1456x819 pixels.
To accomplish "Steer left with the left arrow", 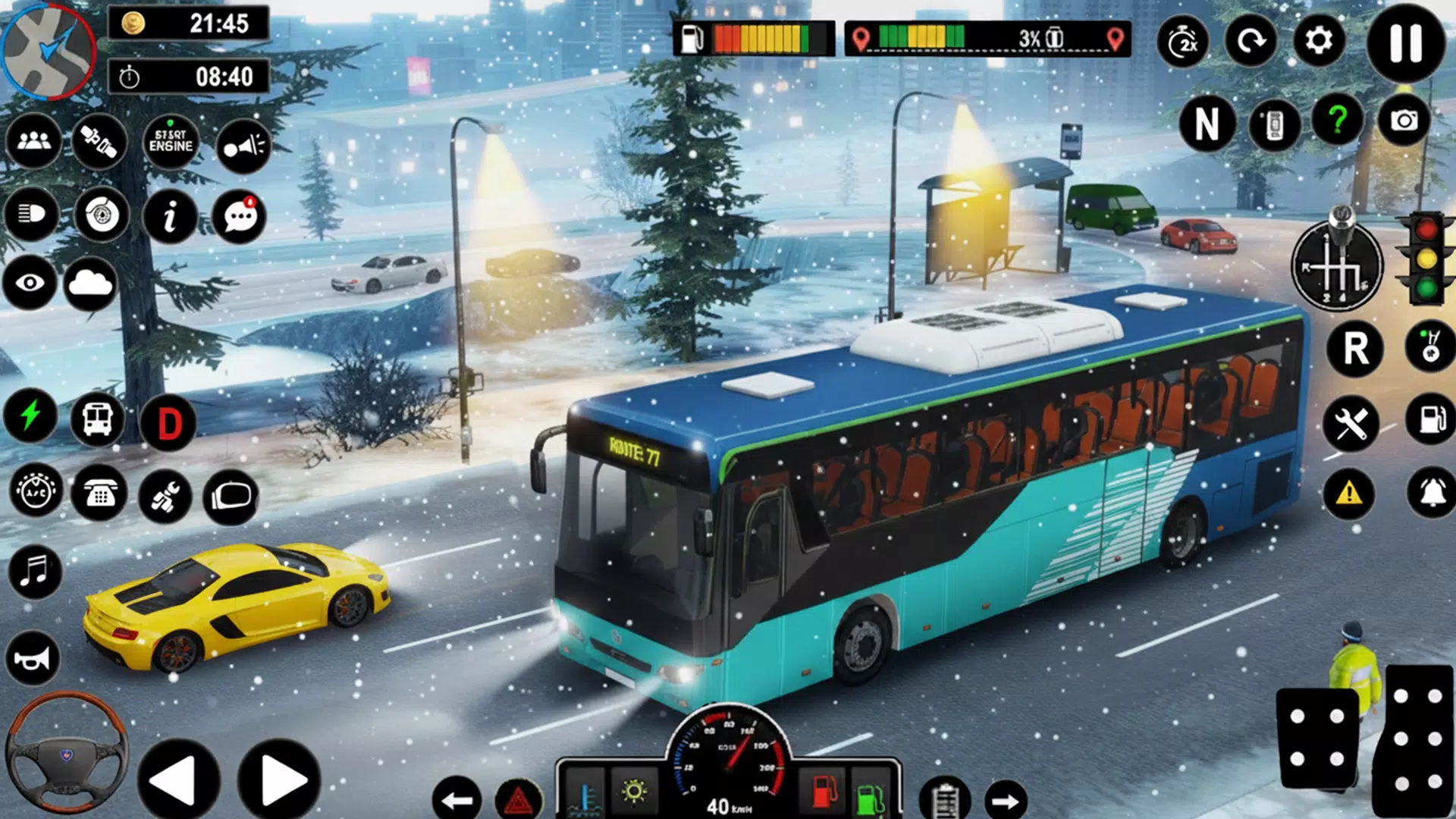I will 177,780.
